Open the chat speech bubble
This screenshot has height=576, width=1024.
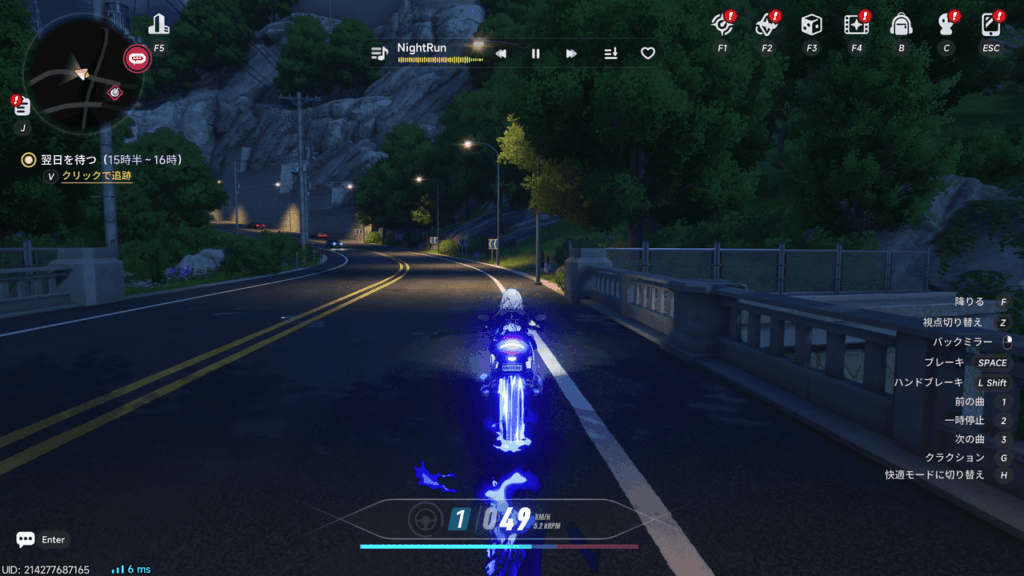tap(26, 539)
